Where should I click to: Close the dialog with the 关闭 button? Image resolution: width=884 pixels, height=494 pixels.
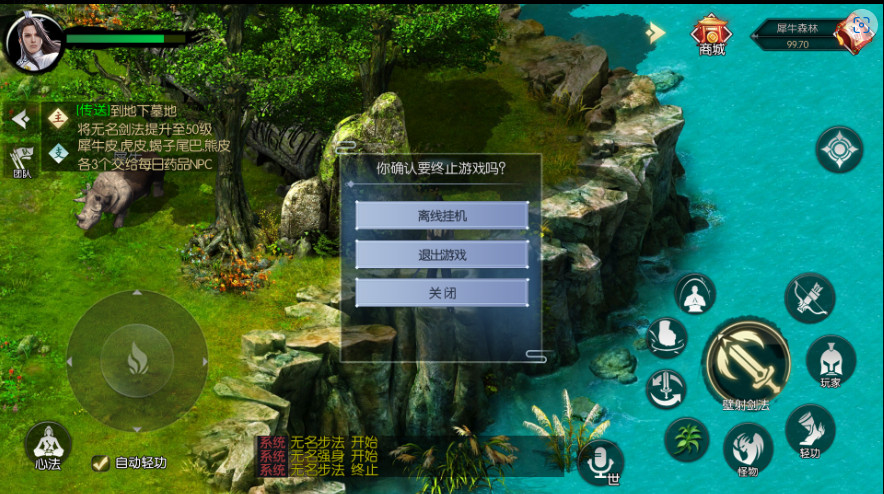pyautogui.click(x=441, y=293)
